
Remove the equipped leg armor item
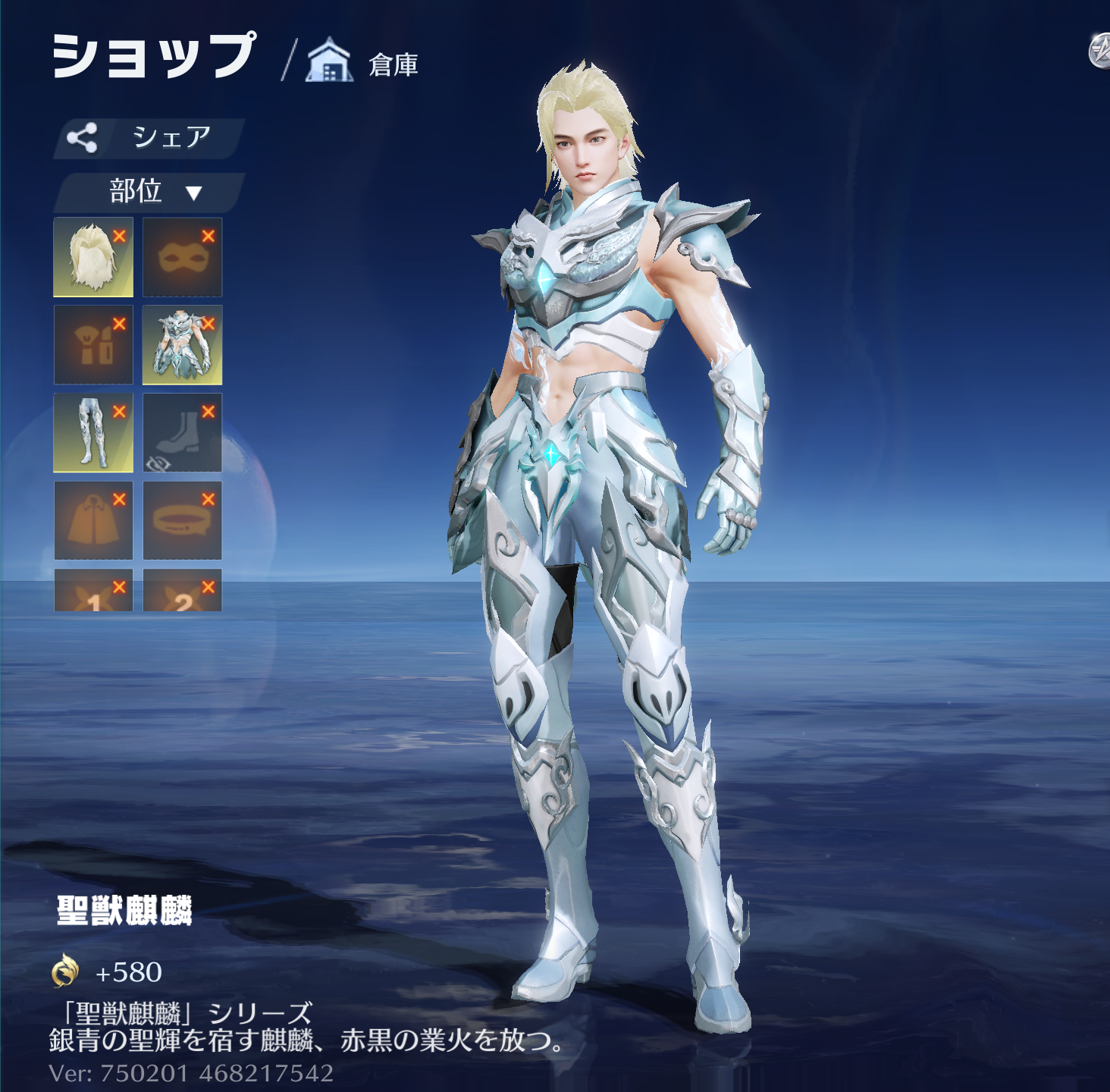click(x=119, y=411)
